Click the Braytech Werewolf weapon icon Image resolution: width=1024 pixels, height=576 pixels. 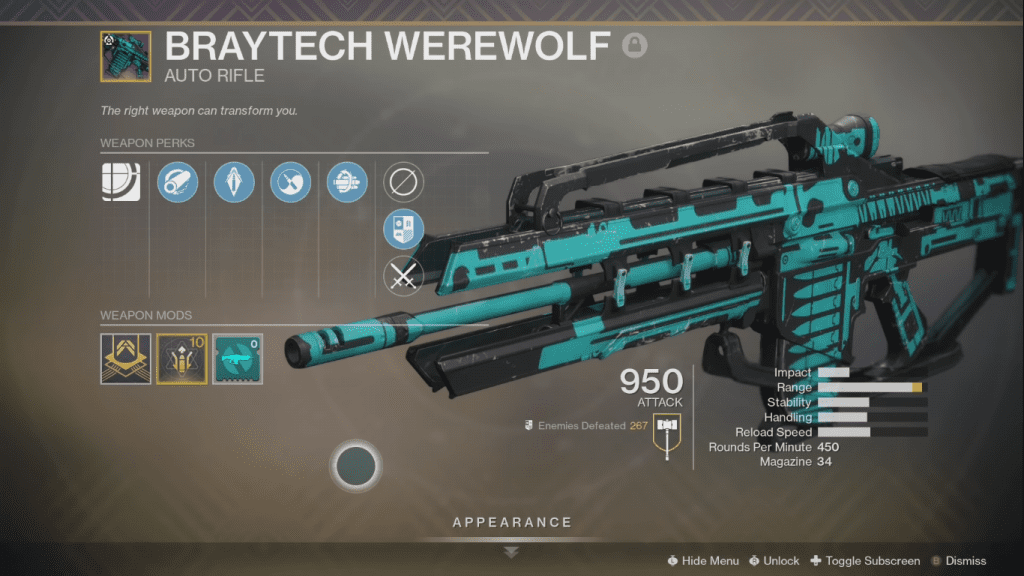[x=125, y=57]
